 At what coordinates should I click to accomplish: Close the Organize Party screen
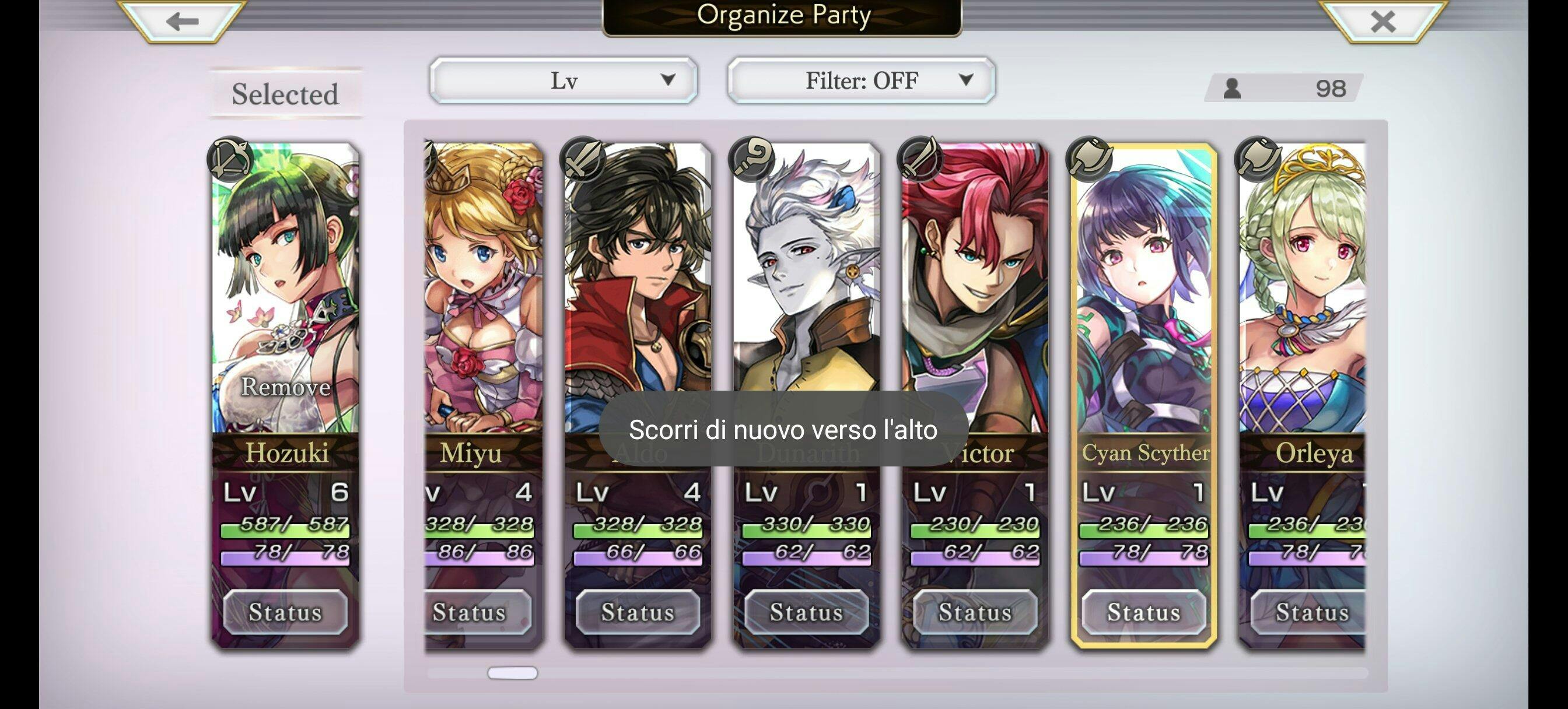(x=1383, y=22)
